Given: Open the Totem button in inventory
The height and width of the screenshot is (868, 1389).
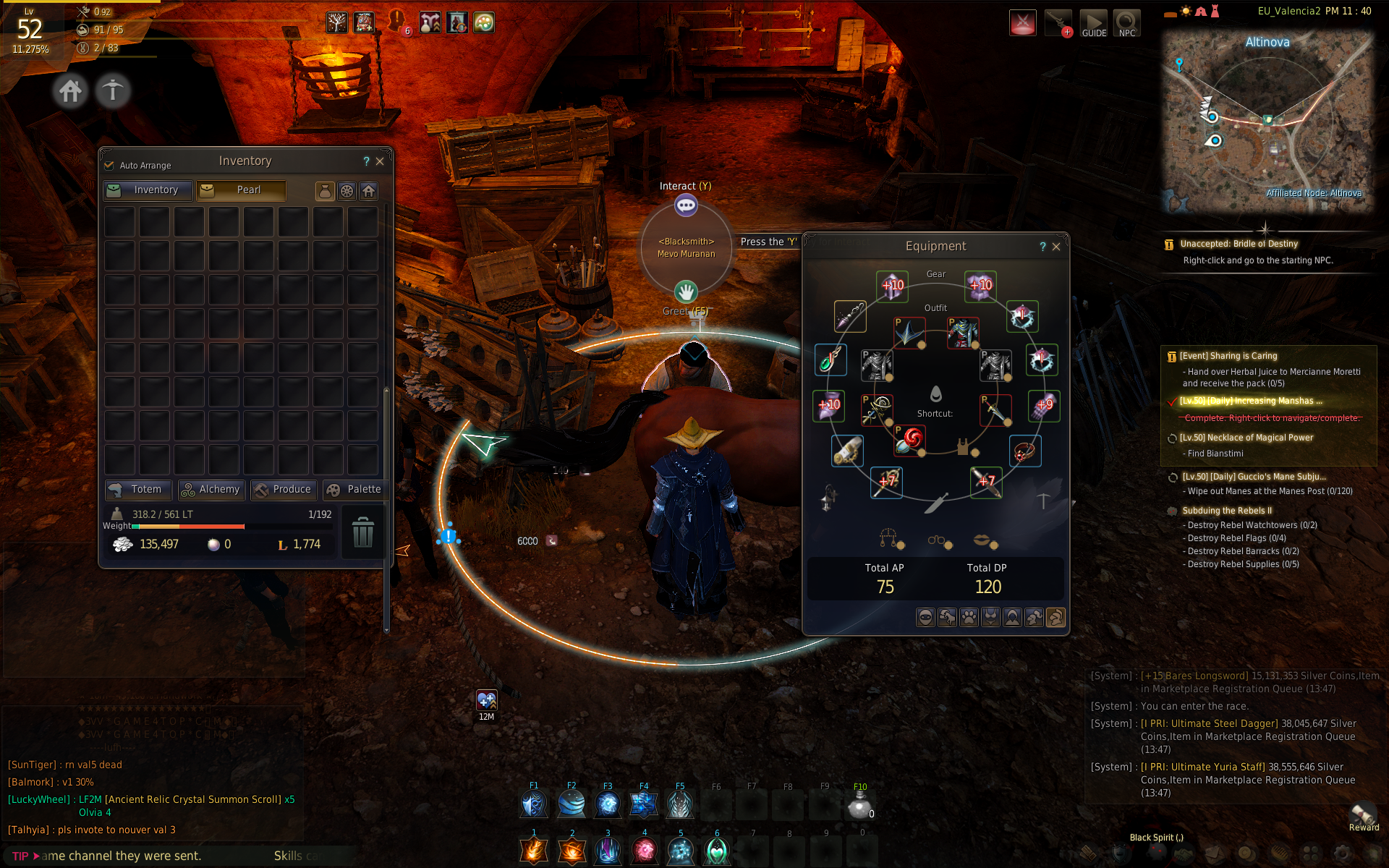Looking at the screenshot, I should click(x=138, y=490).
